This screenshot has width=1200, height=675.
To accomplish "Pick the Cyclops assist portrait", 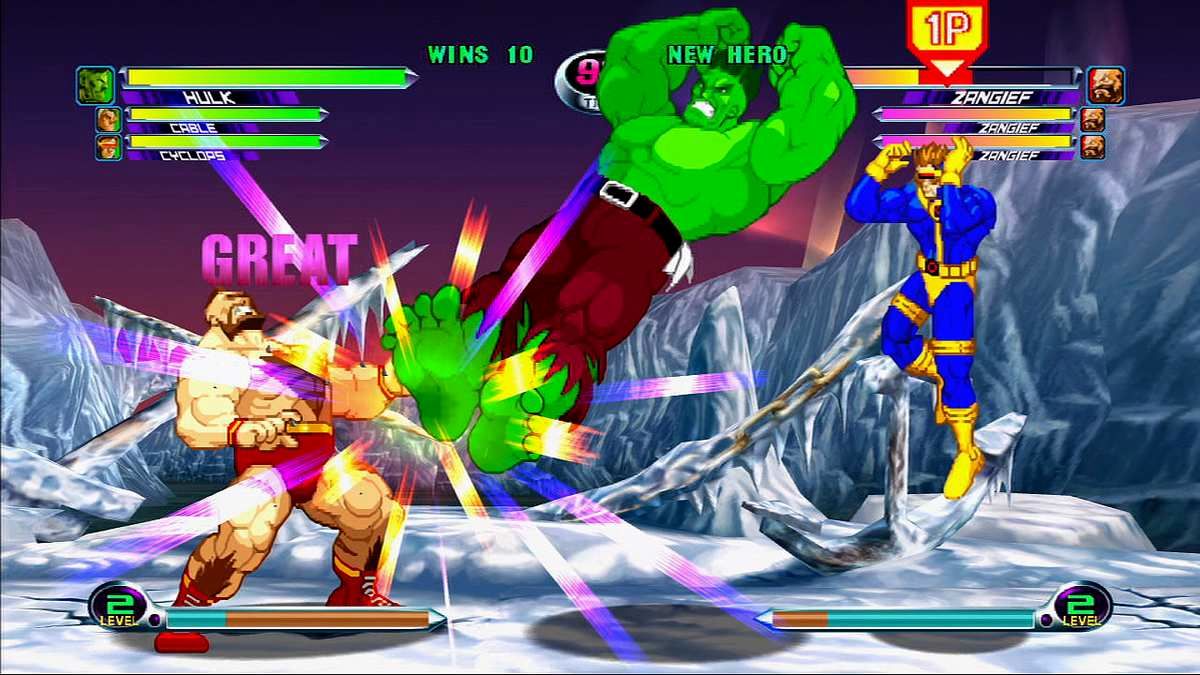I will point(108,148).
